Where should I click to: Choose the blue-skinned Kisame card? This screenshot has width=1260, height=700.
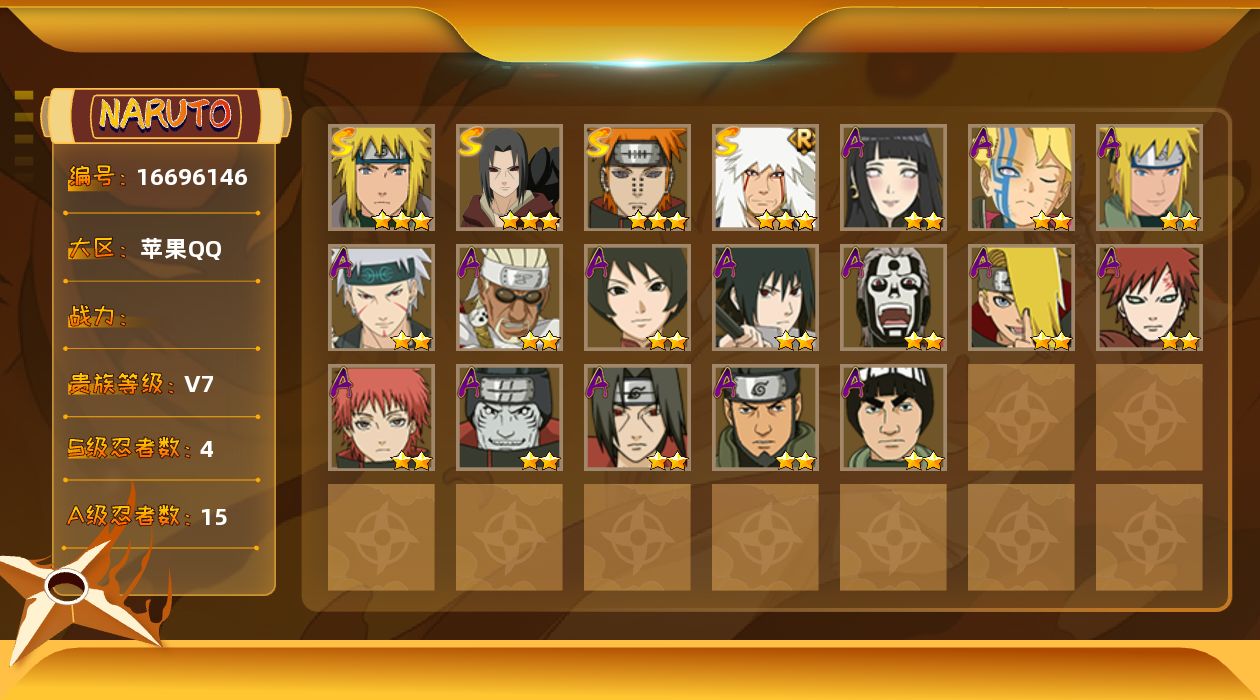[x=509, y=417]
